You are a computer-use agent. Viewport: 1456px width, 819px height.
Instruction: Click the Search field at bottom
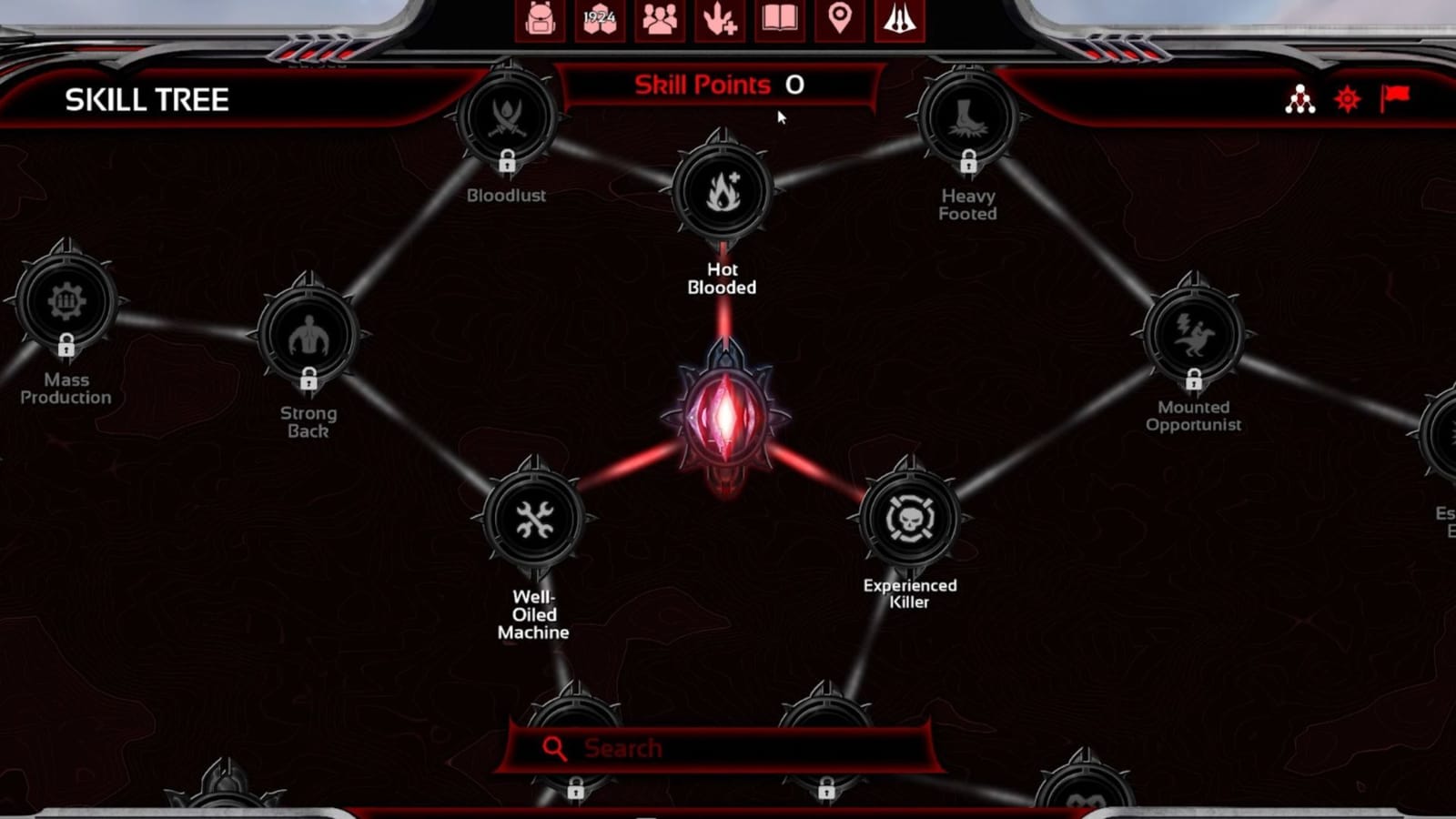(722, 747)
